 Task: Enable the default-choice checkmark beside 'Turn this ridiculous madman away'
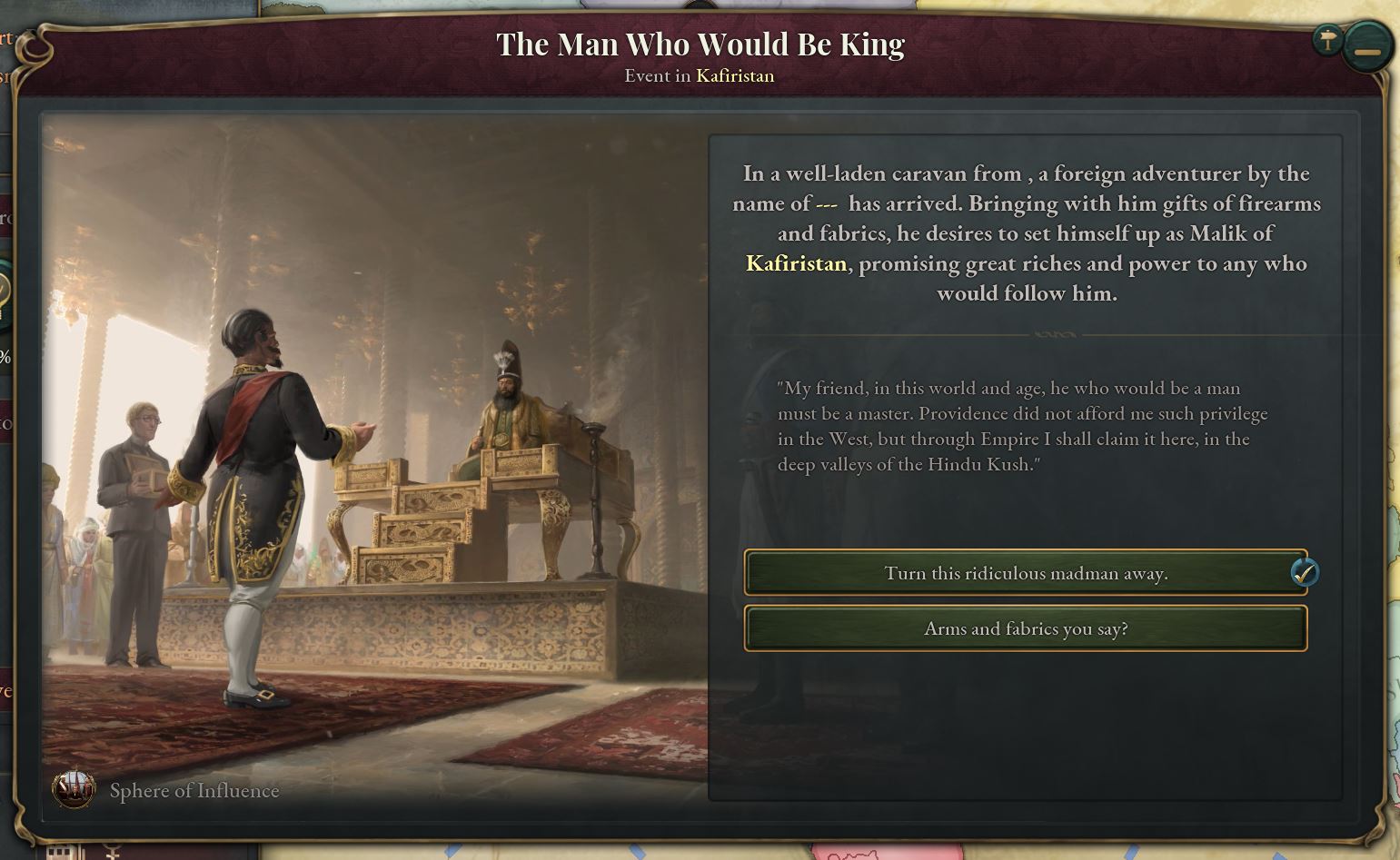point(1305,573)
